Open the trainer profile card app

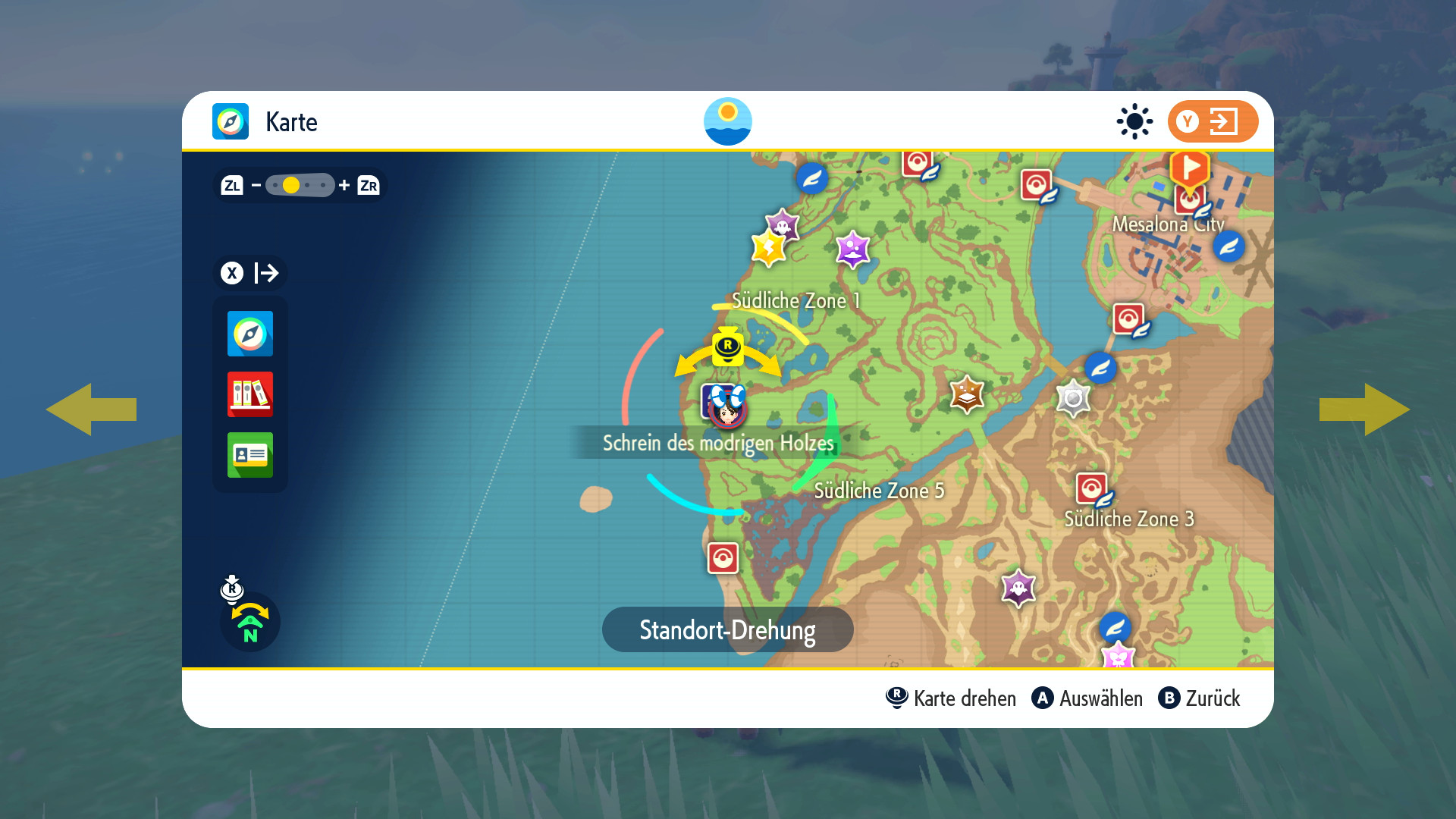pos(250,455)
